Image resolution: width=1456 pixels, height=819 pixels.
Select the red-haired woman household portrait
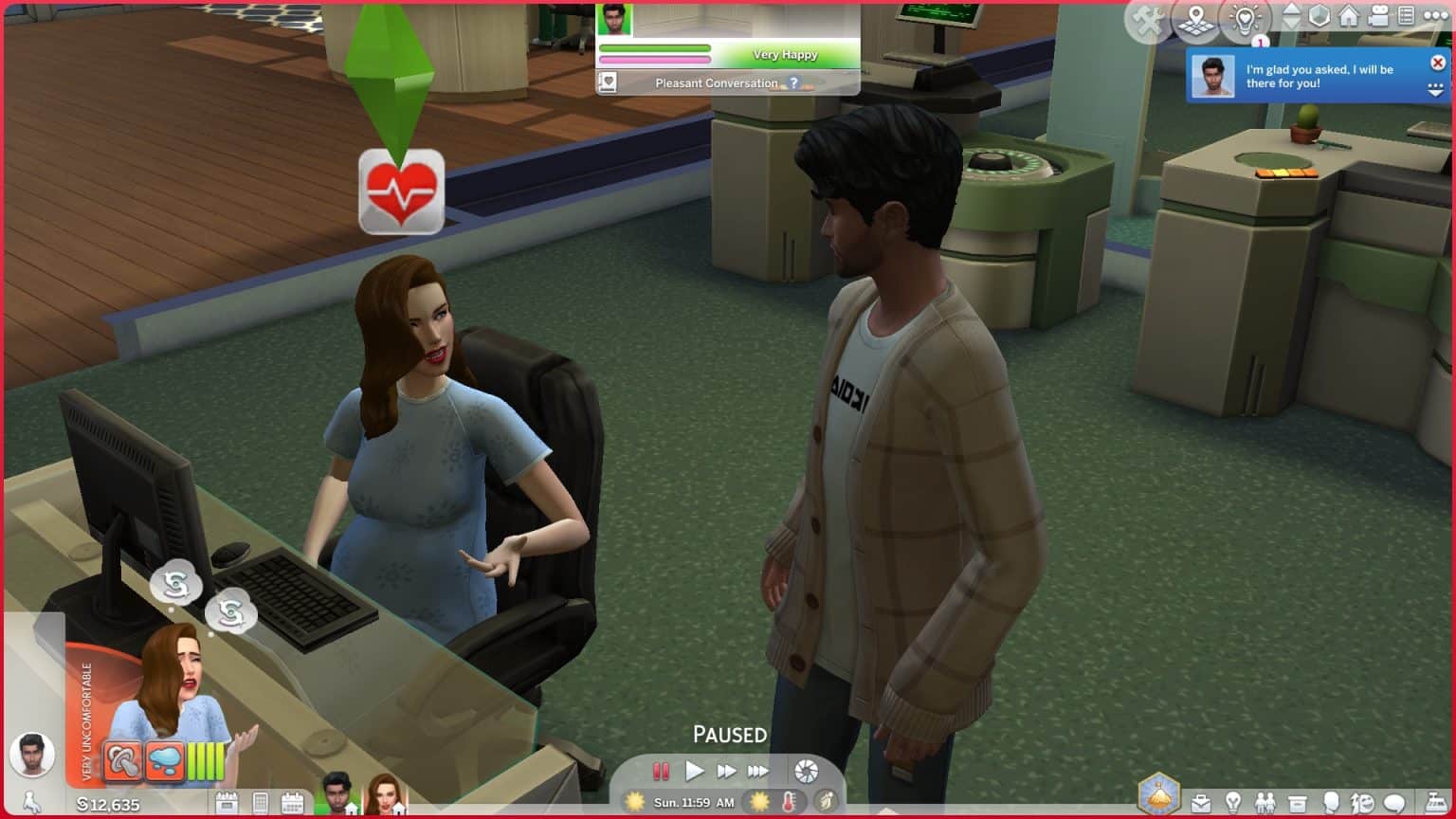(383, 794)
